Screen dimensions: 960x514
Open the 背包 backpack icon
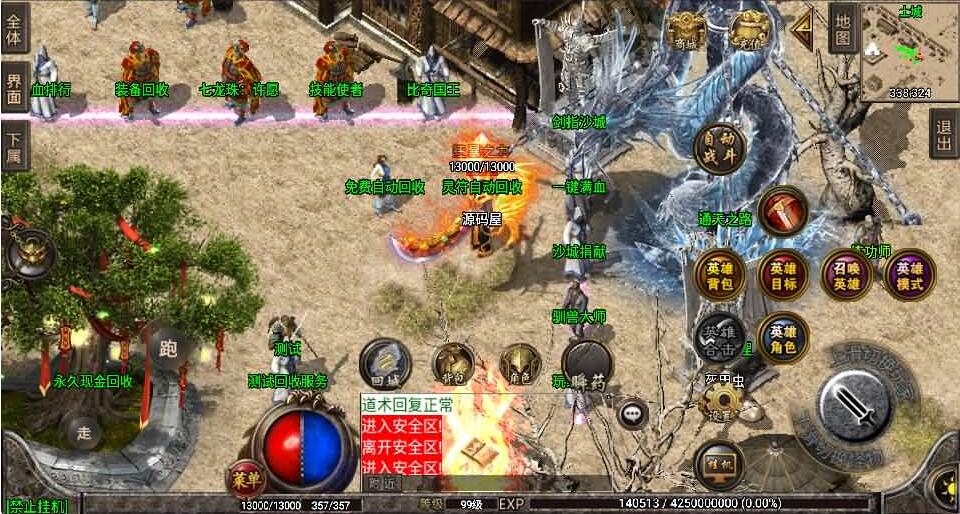click(454, 366)
